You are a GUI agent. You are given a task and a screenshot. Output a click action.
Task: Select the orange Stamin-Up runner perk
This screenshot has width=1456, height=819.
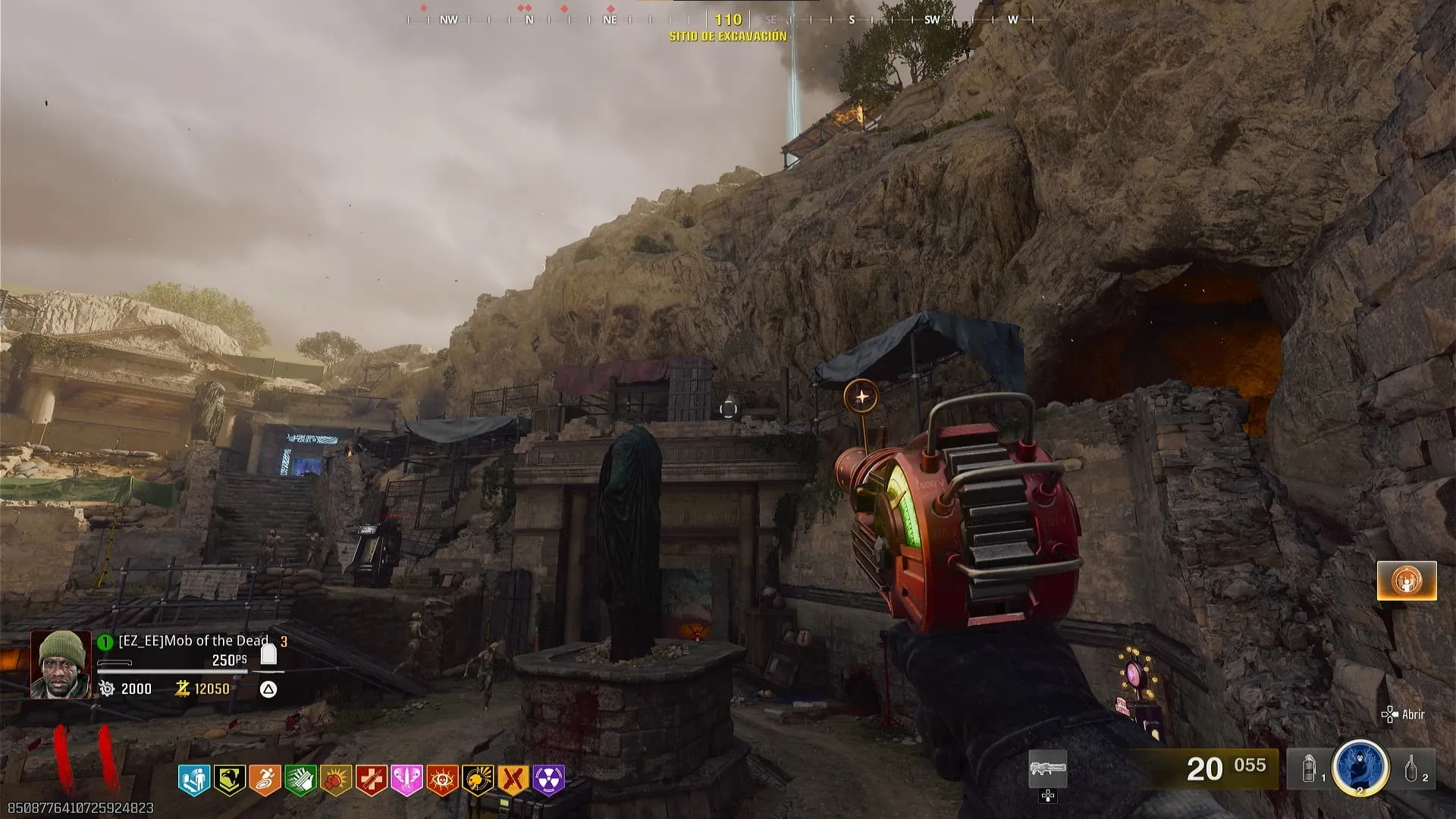pyautogui.click(x=265, y=780)
